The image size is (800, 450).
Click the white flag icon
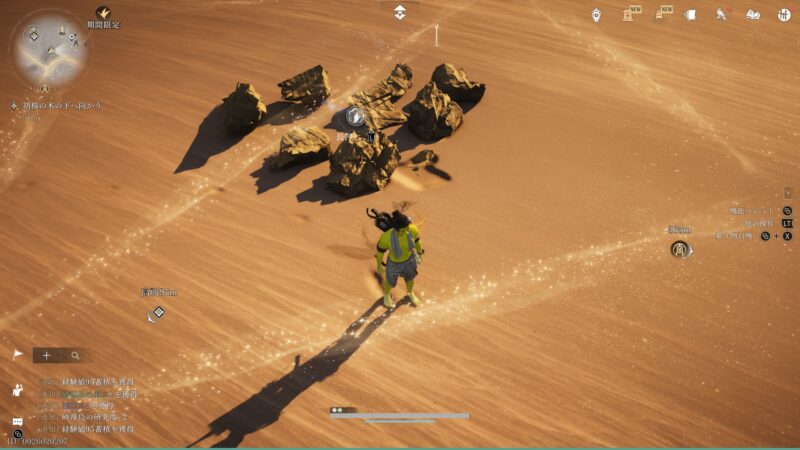[x=17, y=355]
